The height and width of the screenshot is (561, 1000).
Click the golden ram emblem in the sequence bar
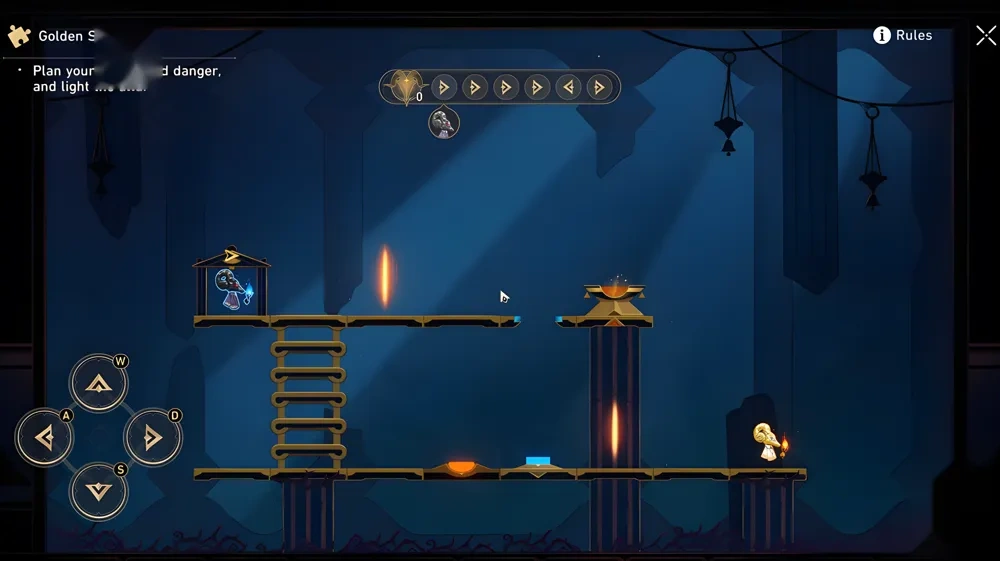pyautogui.click(x=404, y=87)
